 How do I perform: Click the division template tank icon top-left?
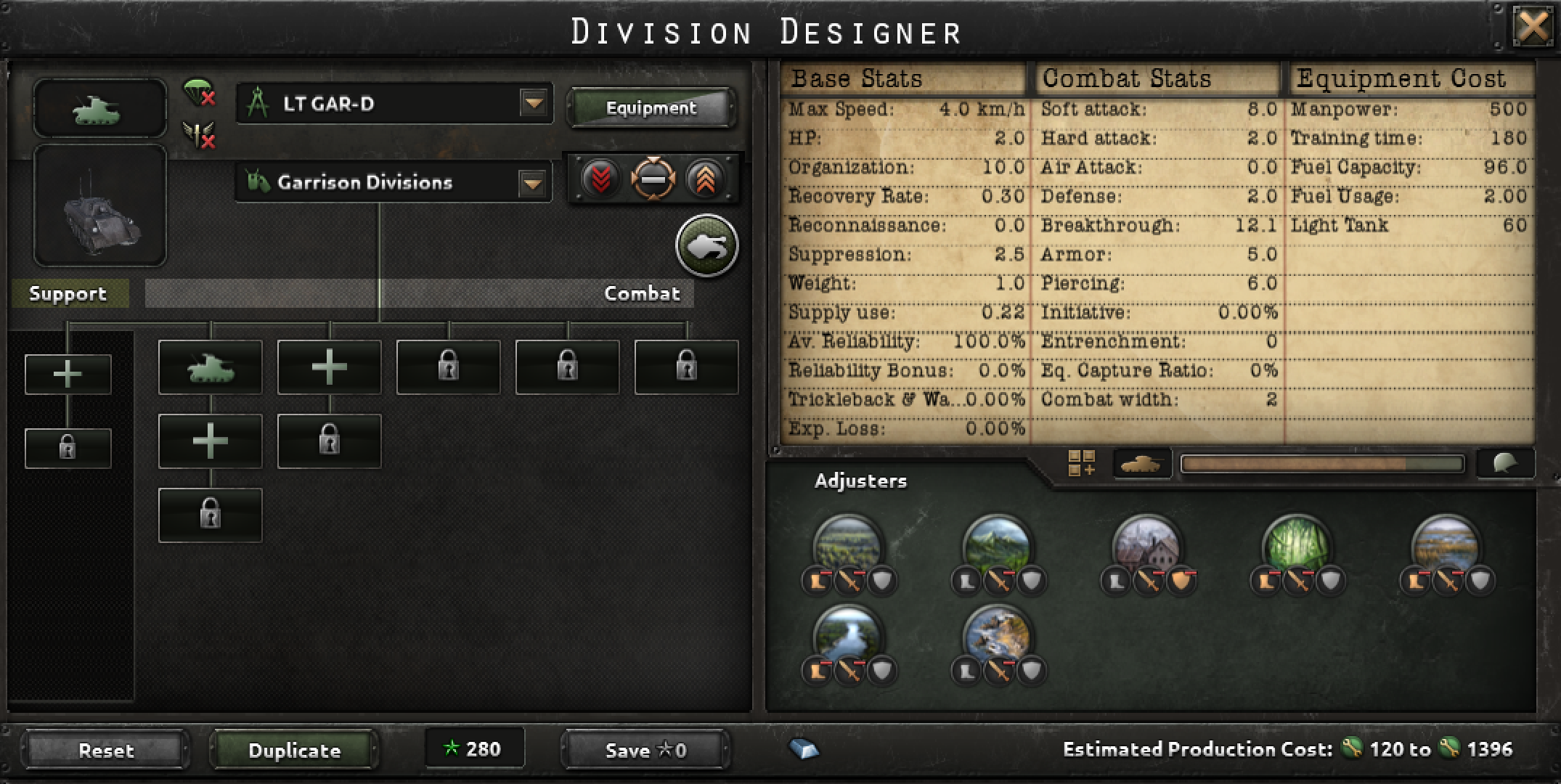99,109
